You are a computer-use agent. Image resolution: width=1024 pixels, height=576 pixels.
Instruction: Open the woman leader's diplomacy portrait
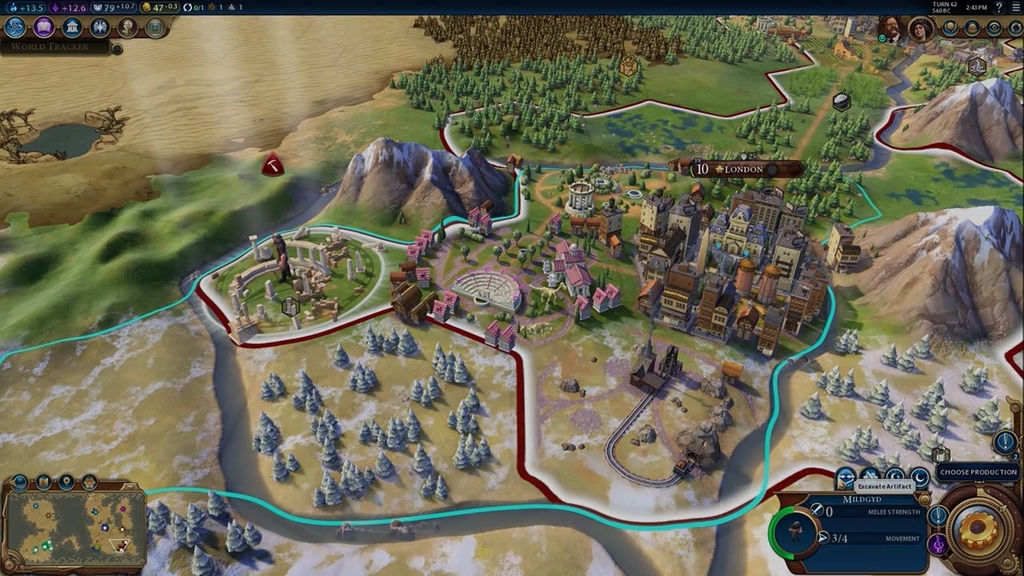tap(919, 29)
